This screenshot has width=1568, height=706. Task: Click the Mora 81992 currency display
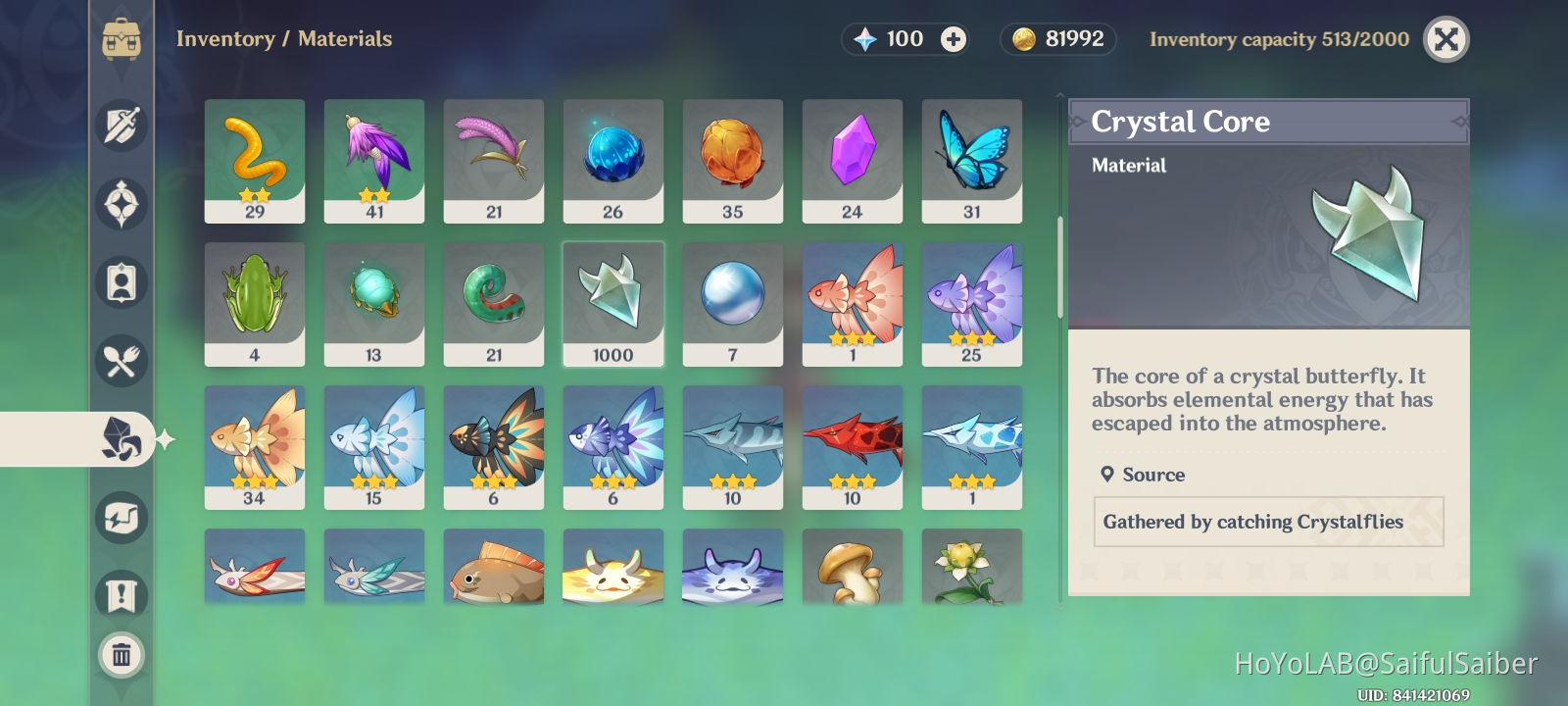point(1057,39)
